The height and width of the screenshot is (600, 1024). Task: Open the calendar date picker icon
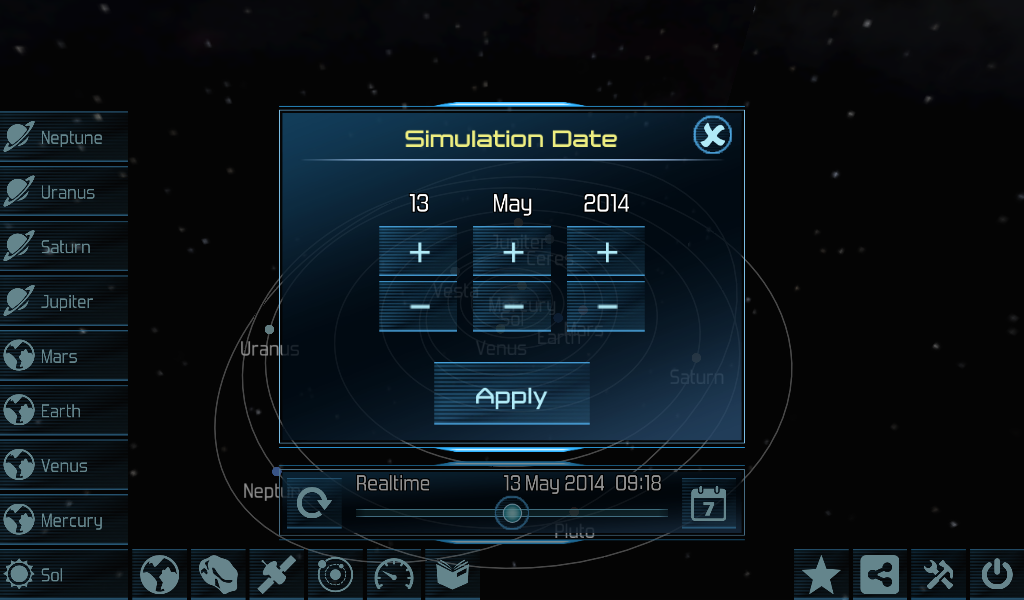709,504
